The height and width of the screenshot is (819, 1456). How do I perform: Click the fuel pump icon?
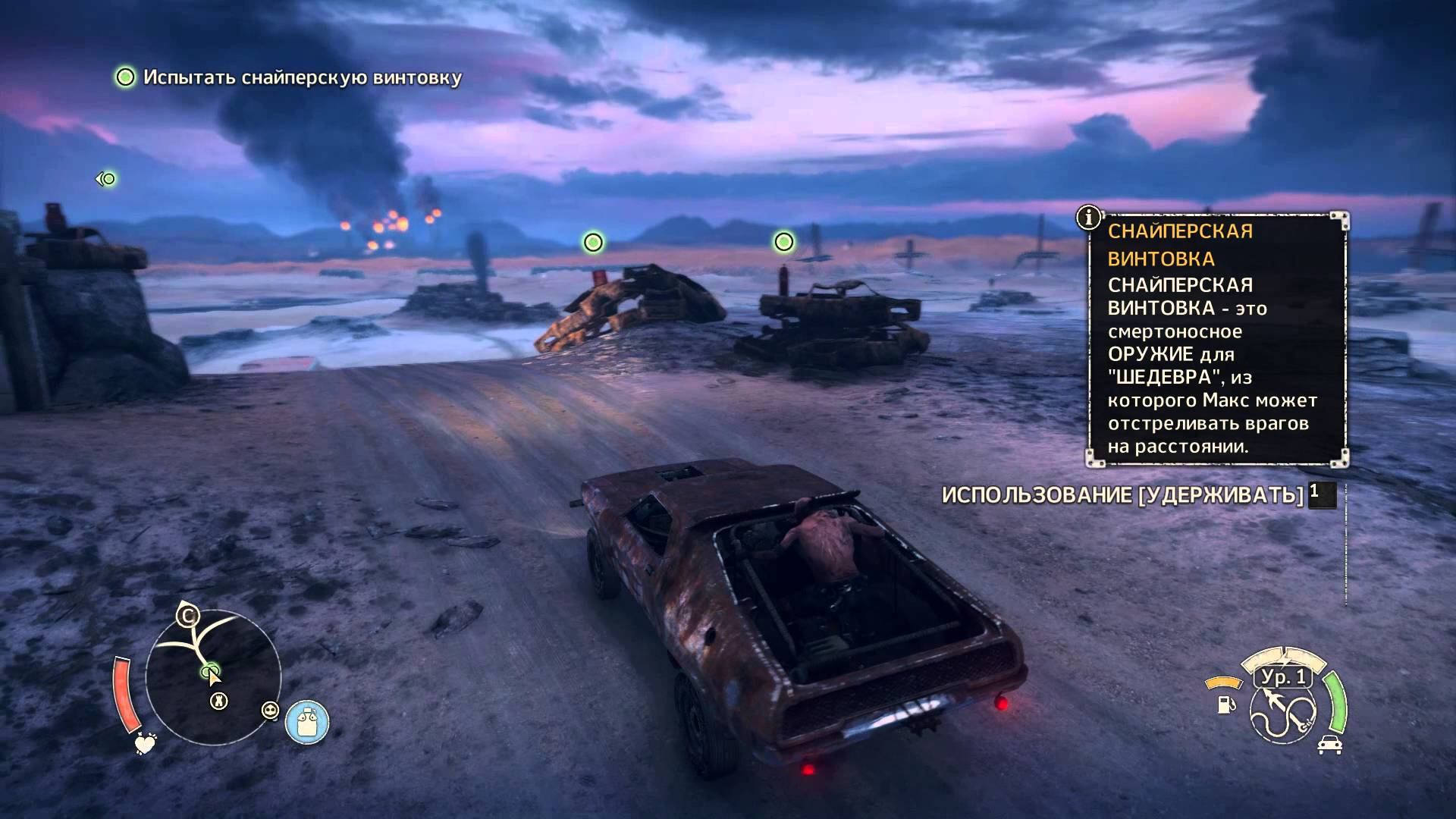coord(1225,704)
